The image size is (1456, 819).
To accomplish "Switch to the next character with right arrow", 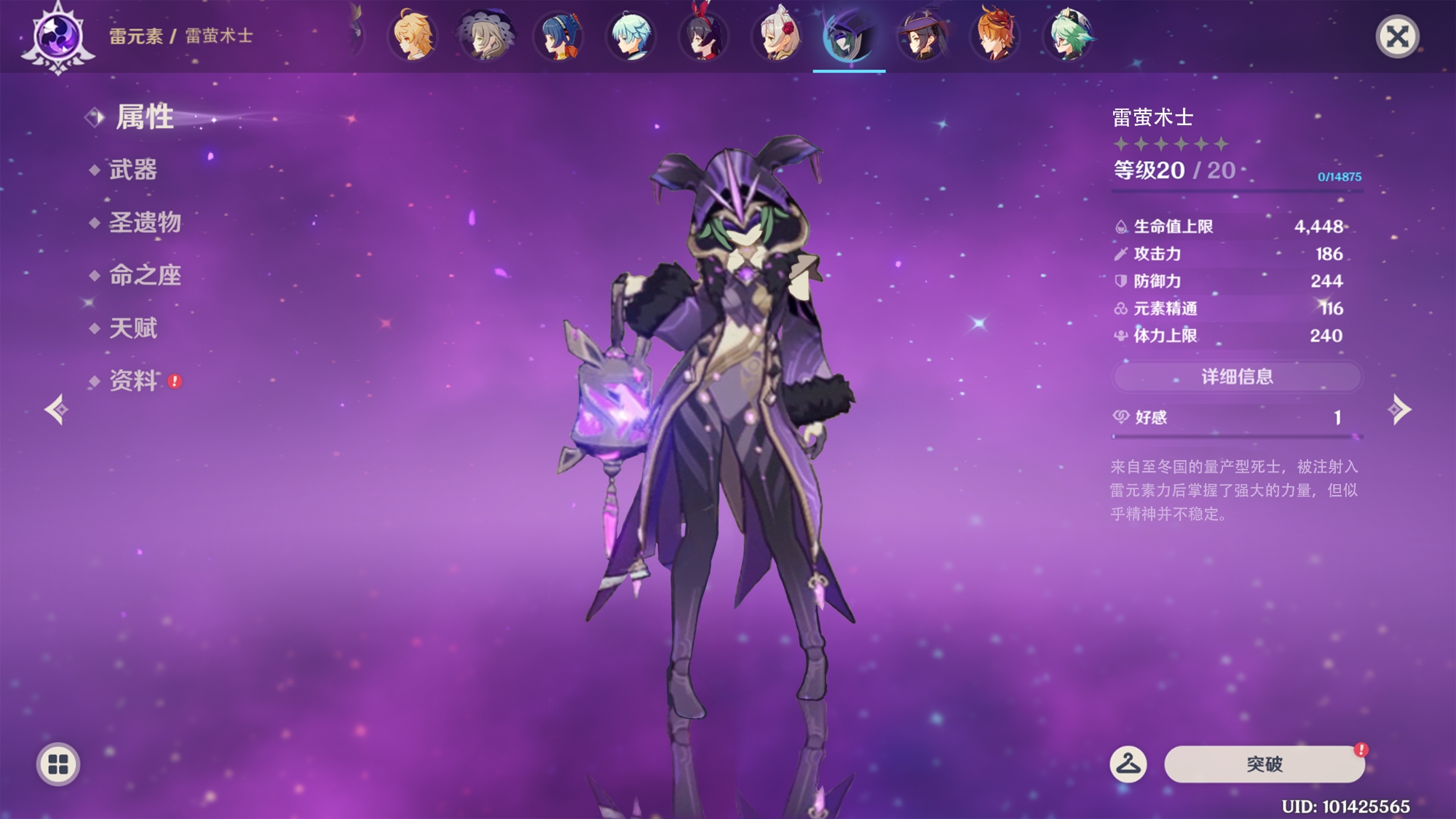I will point(1399,409).
